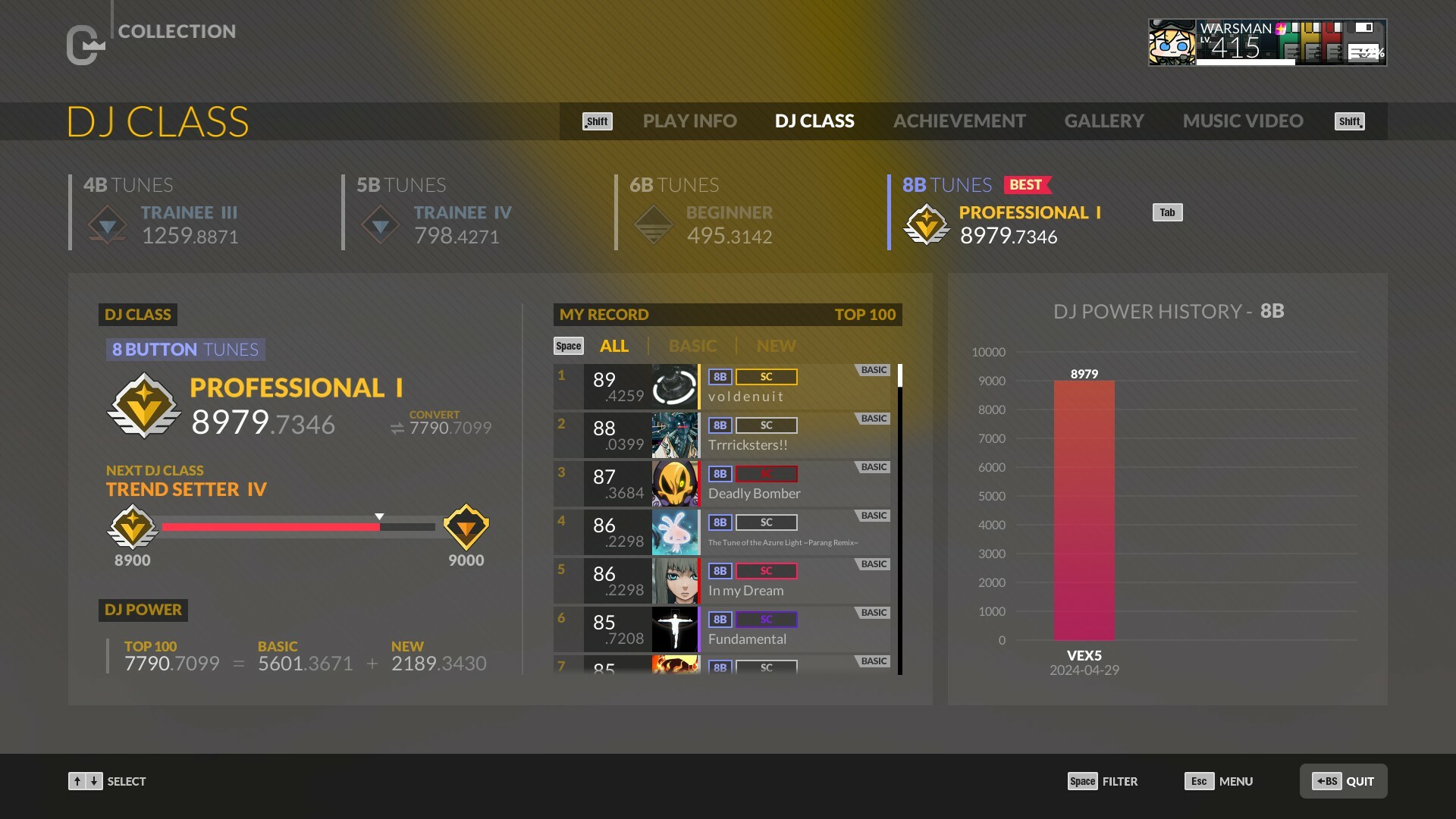Select the ALL records filter
This screenshot has height=819, width=1456.
click(614, 346)
